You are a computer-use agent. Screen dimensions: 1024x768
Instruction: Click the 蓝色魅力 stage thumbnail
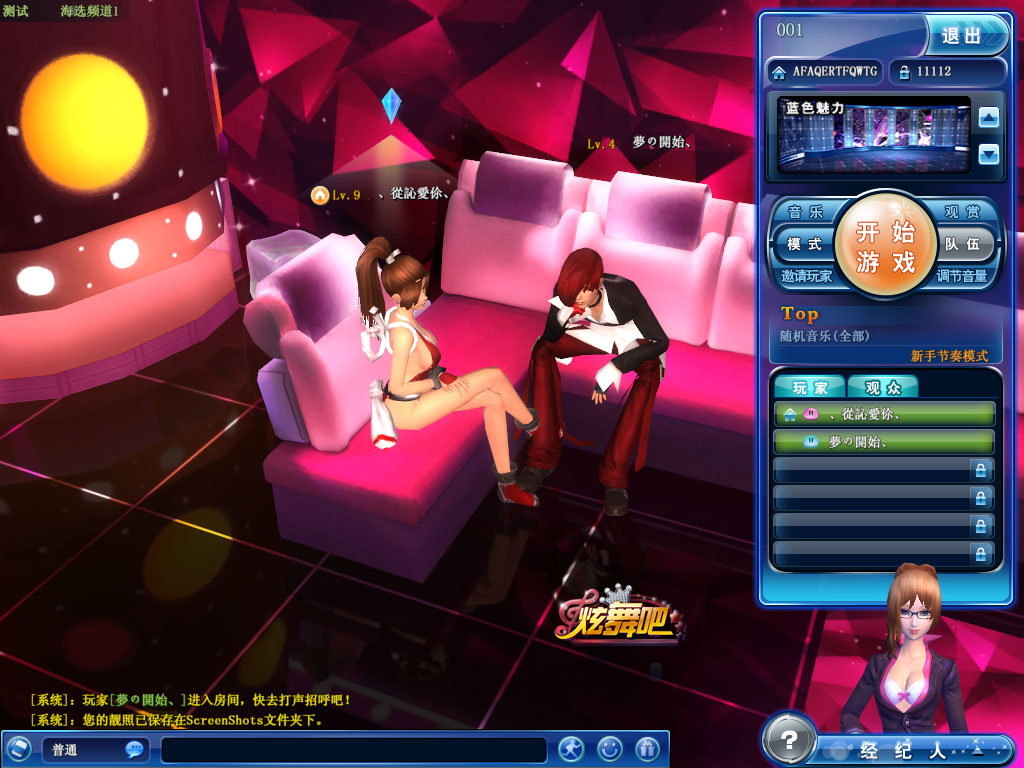(873, 135)
